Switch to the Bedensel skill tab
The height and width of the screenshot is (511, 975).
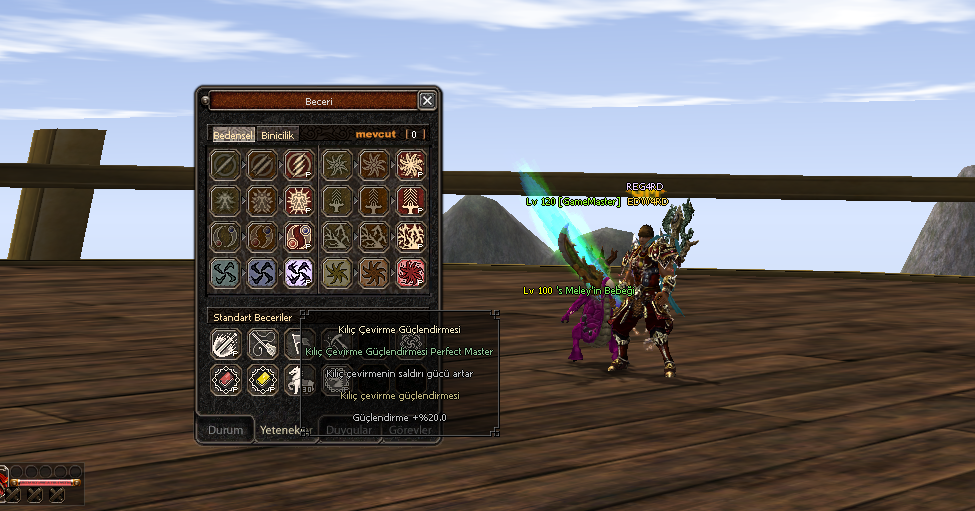point(232,134)
